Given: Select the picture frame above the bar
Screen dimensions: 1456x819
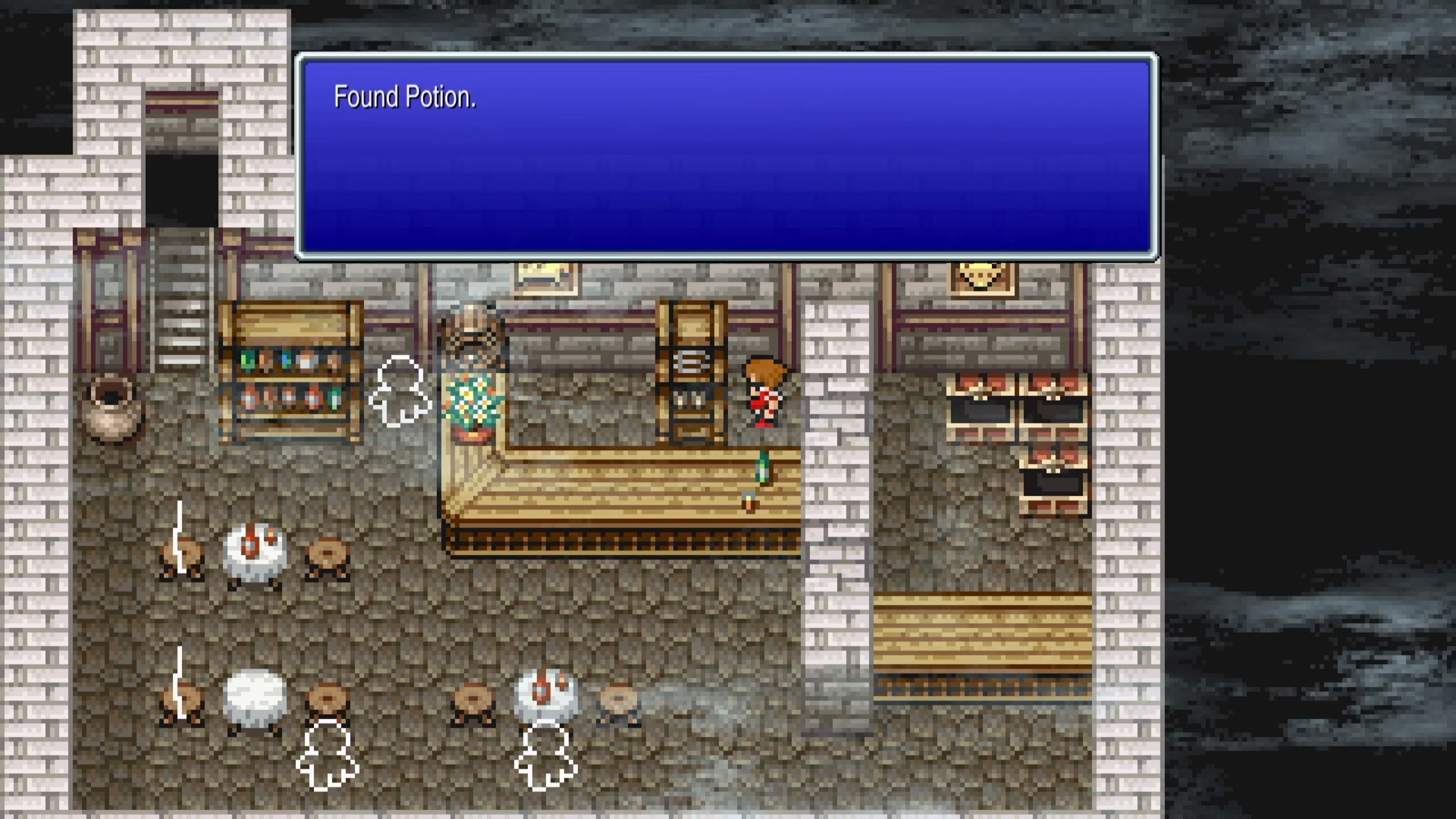Looking at the screenshot, I should (x=548, y=279).
